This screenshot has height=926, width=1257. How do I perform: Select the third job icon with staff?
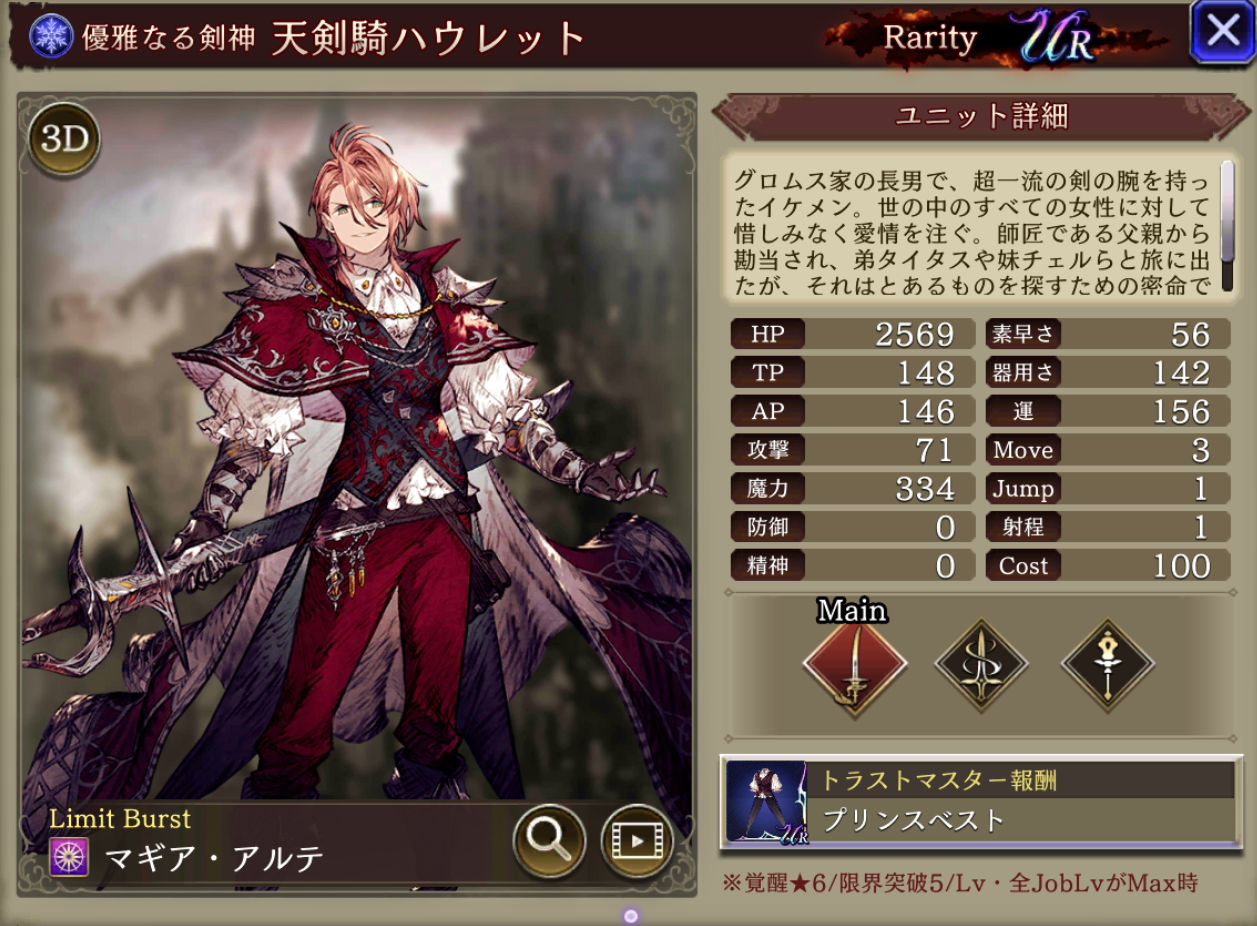(1108, 665)
